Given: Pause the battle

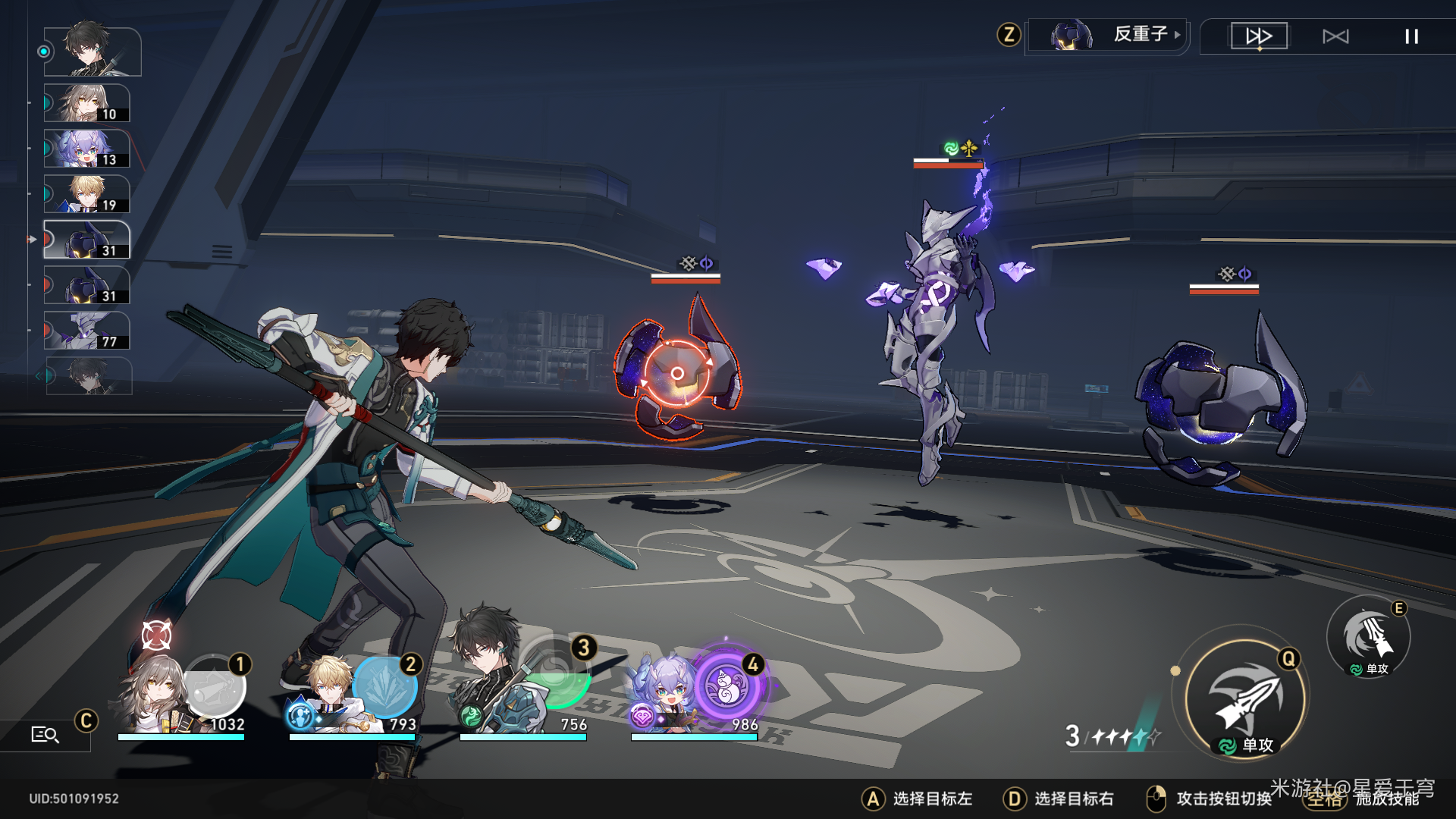Looking at the screenshot, I should tap(1411, 36).
